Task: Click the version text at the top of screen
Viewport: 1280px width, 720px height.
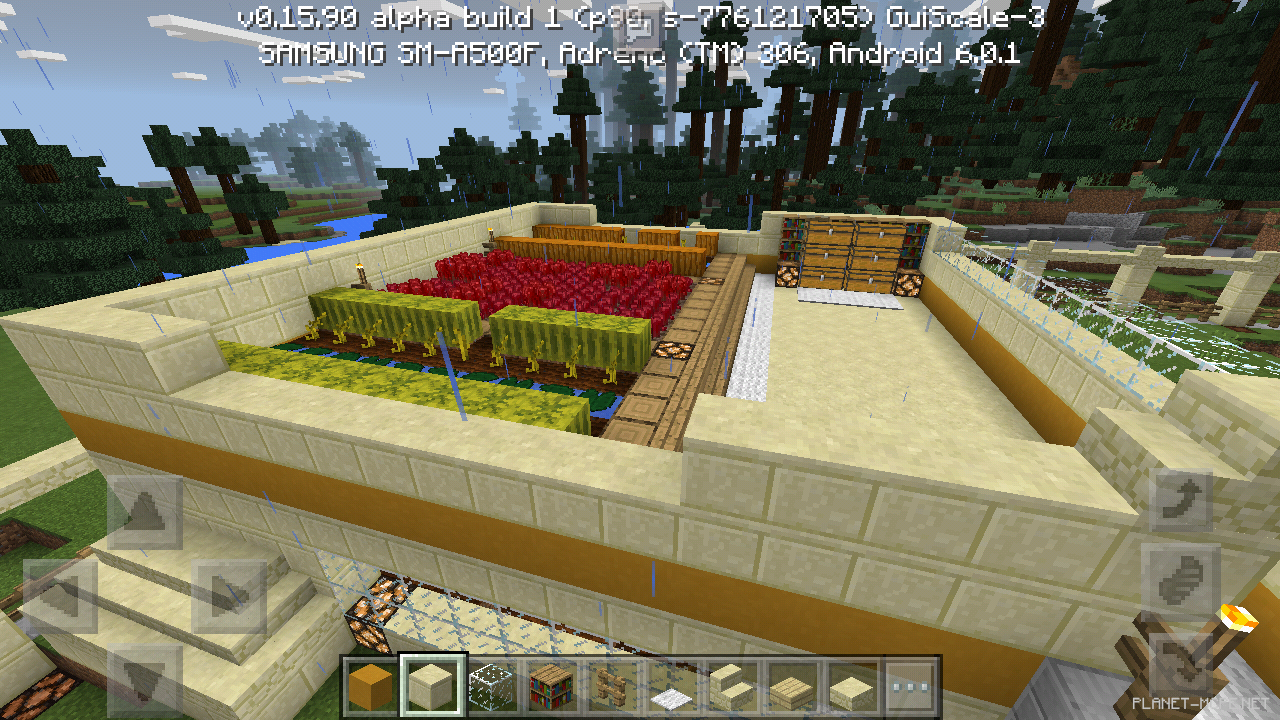Action: [640, 16]
